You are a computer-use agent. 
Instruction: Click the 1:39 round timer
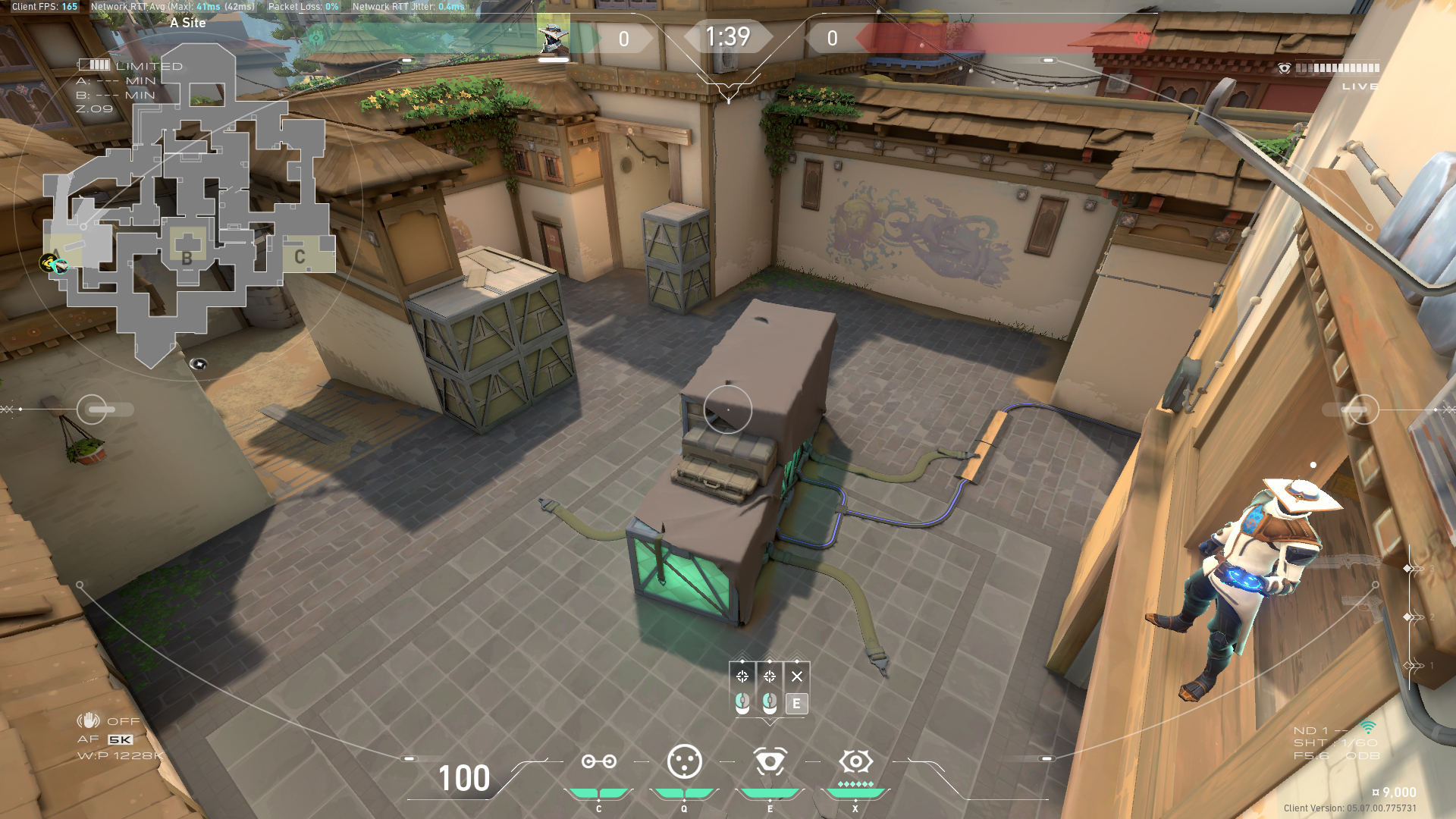tap(727, 36)
